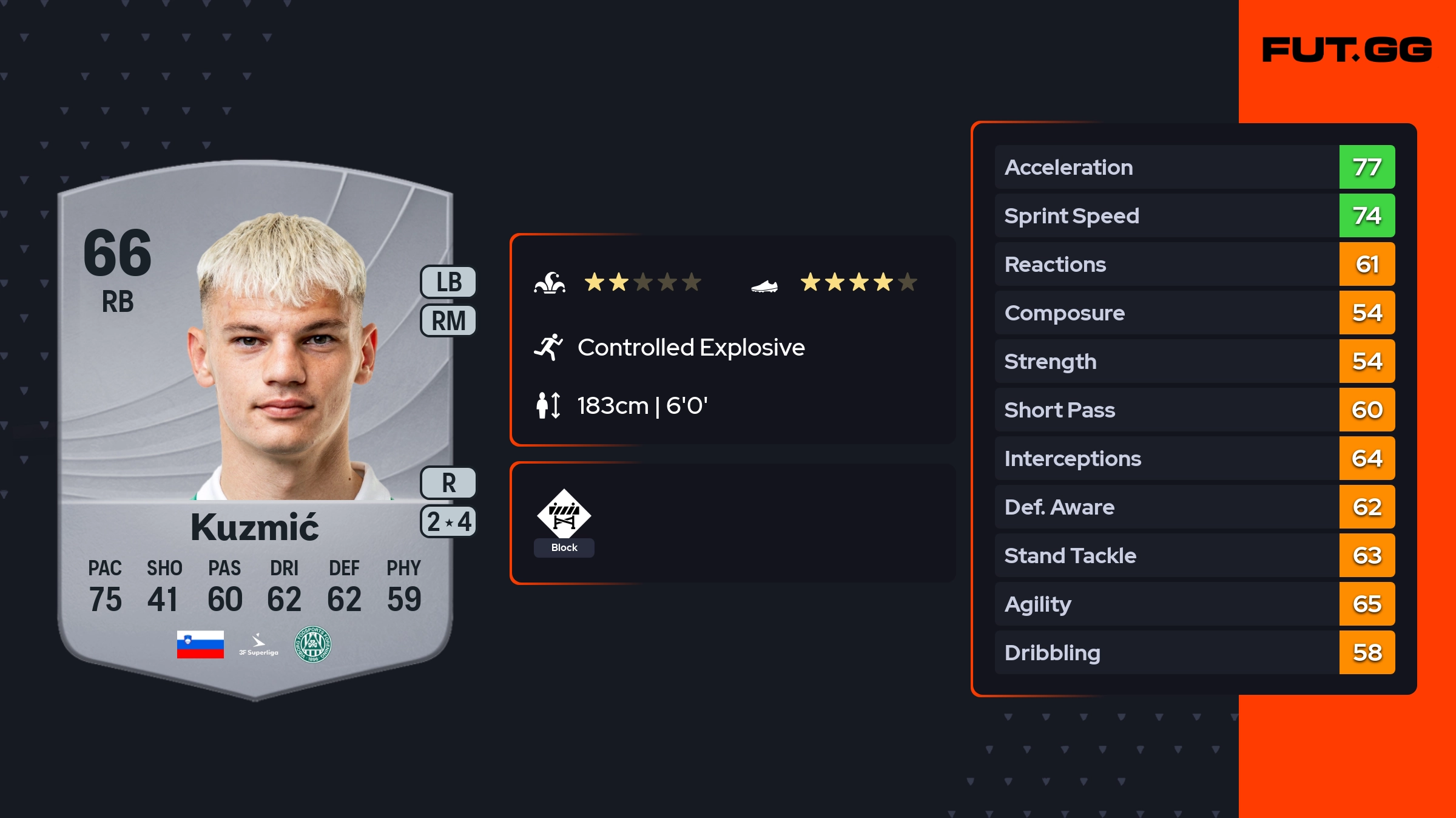Click the Block playstyle icon
This screenshot has height=818, width=1456.
564,515
